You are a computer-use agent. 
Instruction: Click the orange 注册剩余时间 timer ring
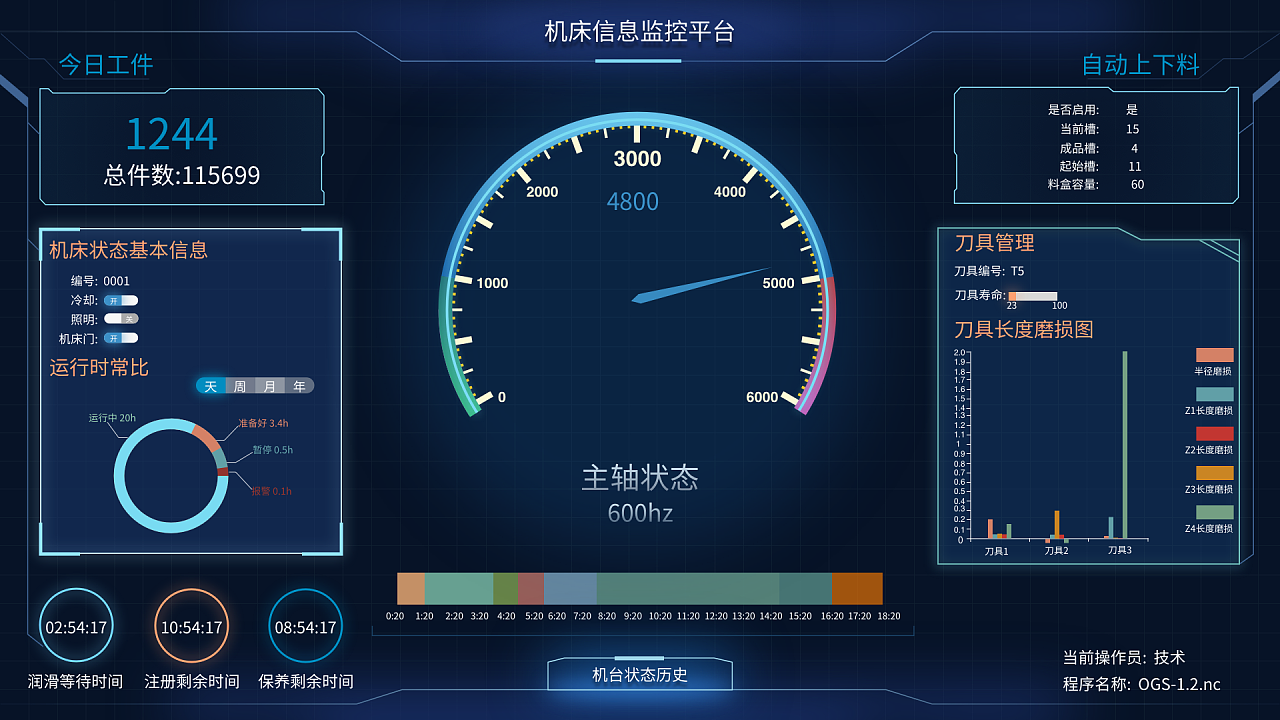(x=192, y=625)
